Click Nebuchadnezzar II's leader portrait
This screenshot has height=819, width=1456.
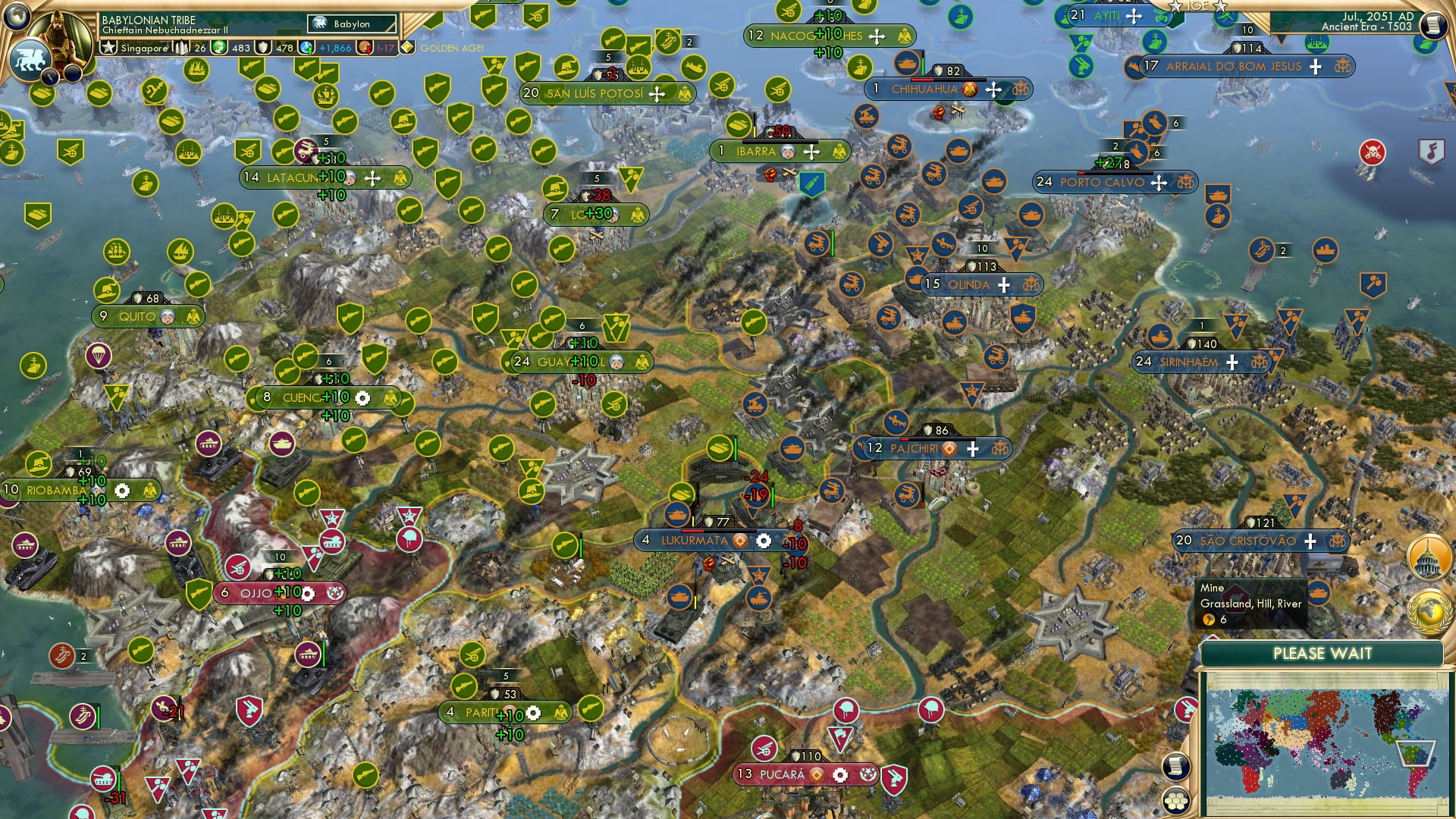click(x=57, y=34)
